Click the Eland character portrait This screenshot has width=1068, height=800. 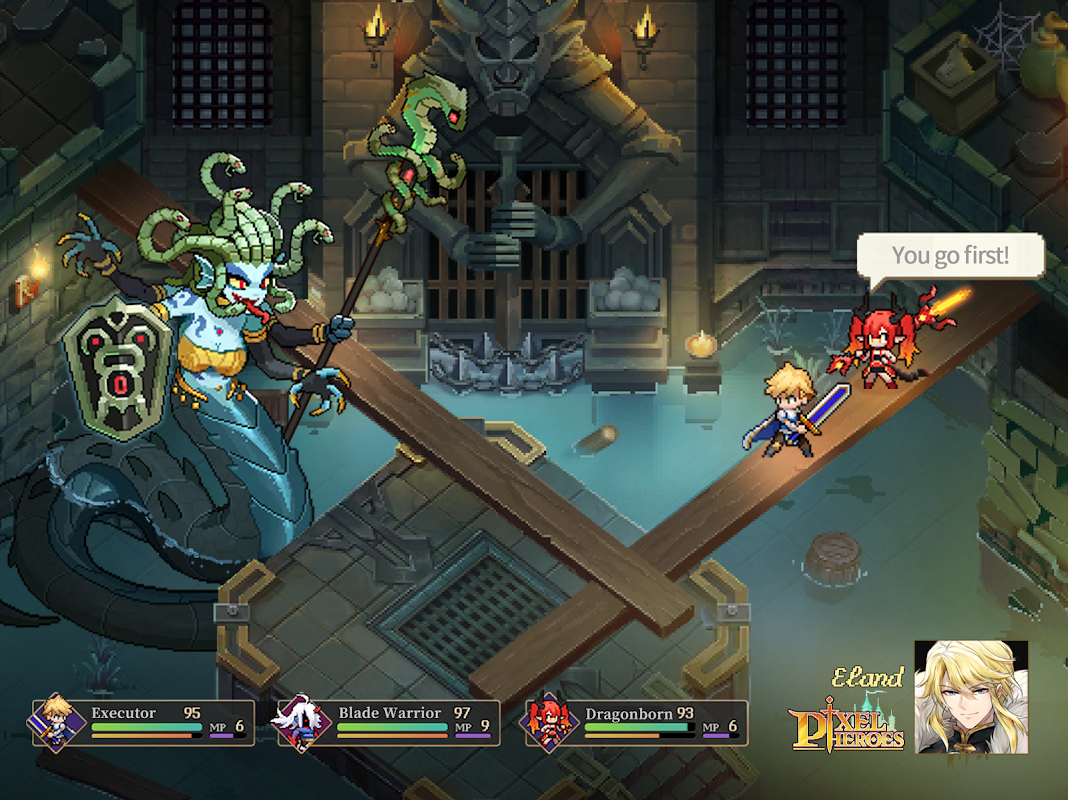(x=971, y=696)
